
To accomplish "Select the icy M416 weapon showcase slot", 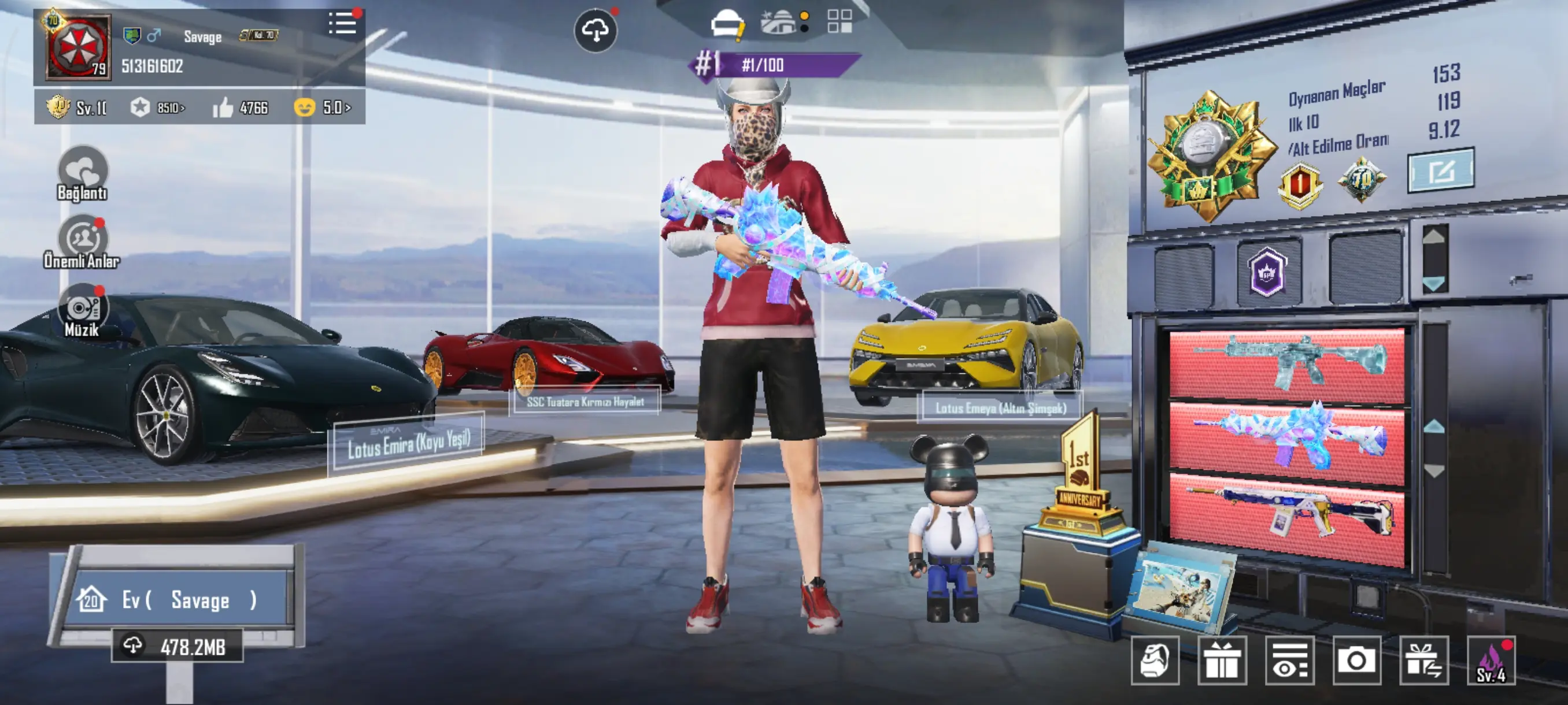I will 1287,365.
